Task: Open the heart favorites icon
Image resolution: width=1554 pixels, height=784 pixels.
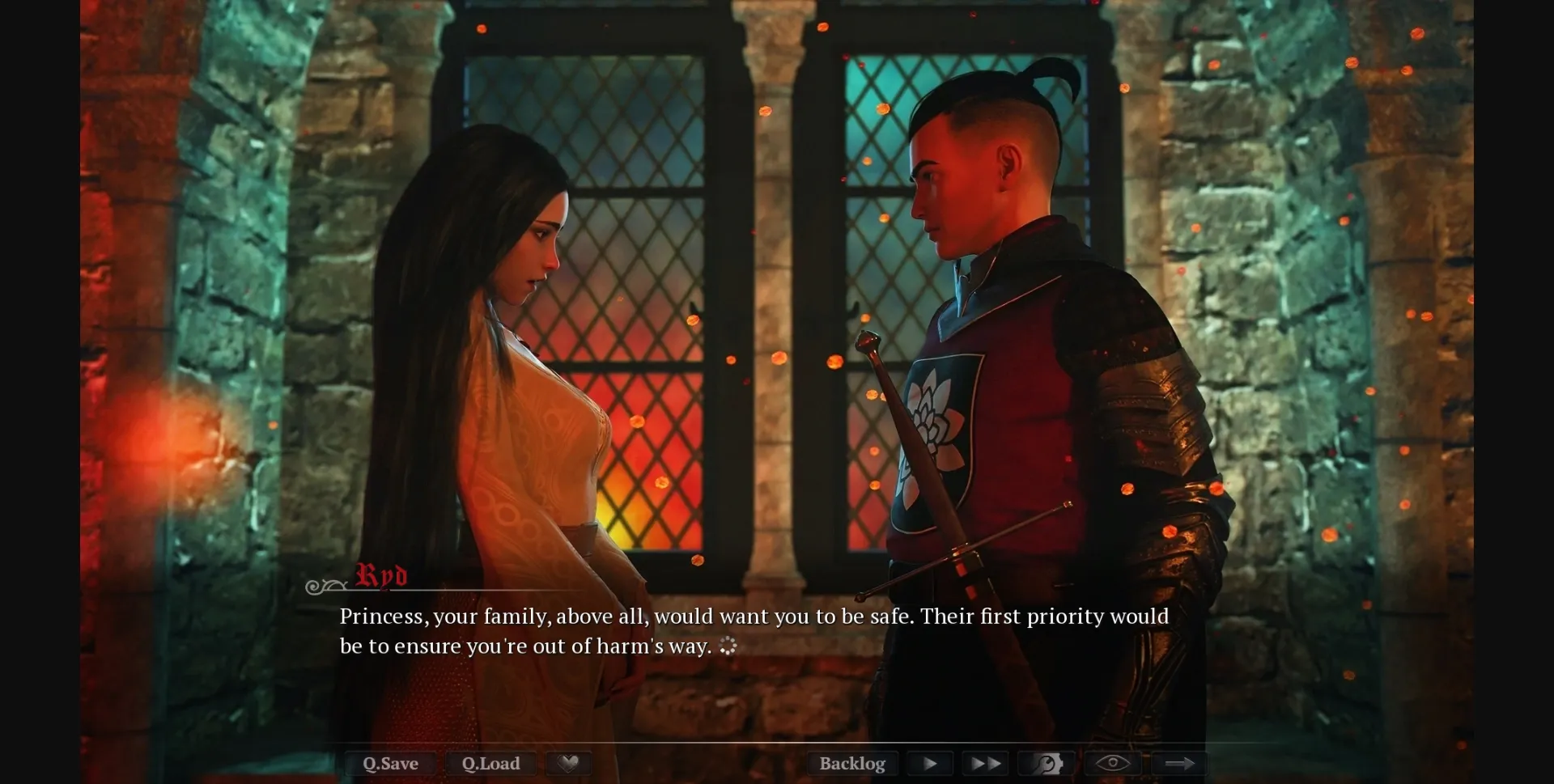Action: 569,763
